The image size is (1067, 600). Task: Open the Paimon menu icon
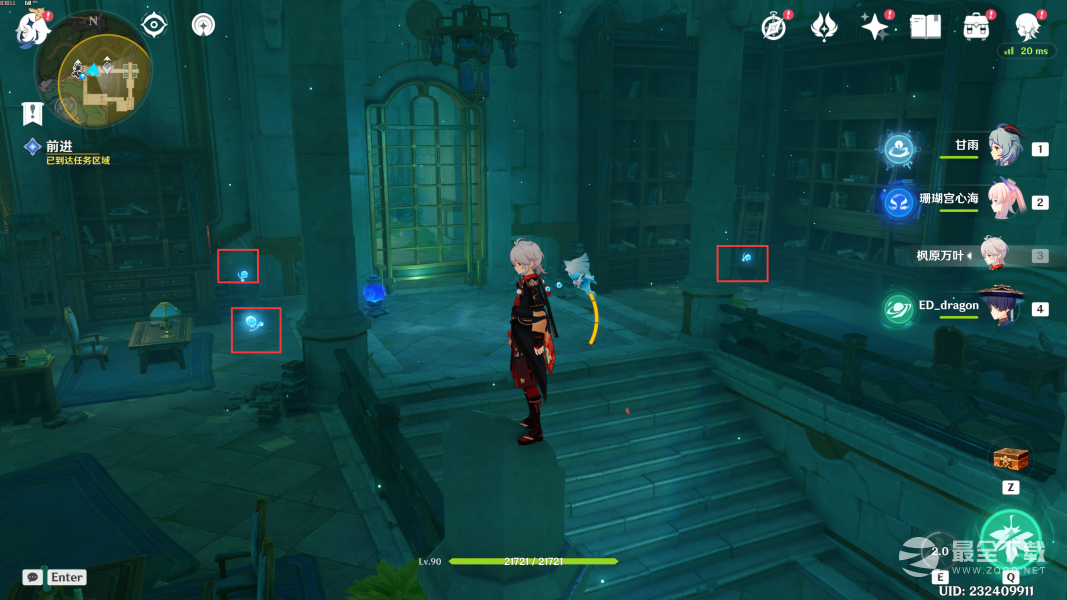32,28
